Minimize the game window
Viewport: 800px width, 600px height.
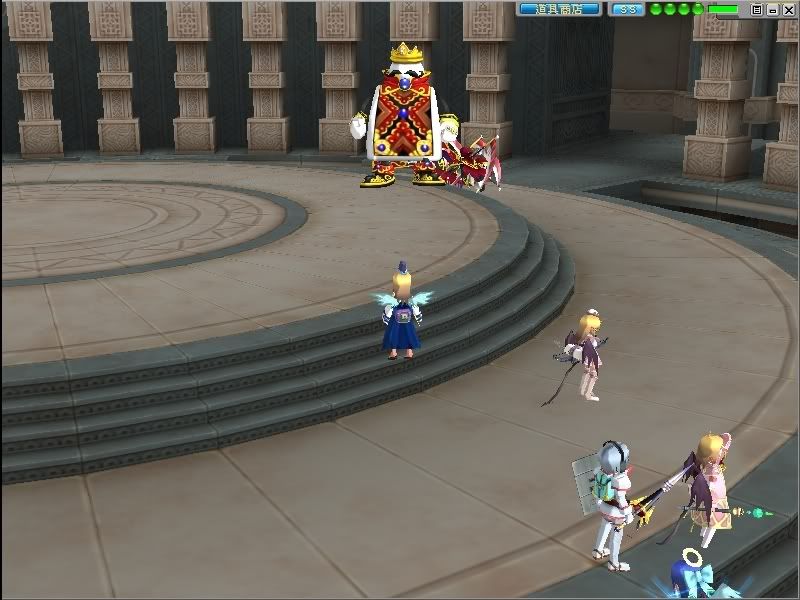(x=772, y=9)
